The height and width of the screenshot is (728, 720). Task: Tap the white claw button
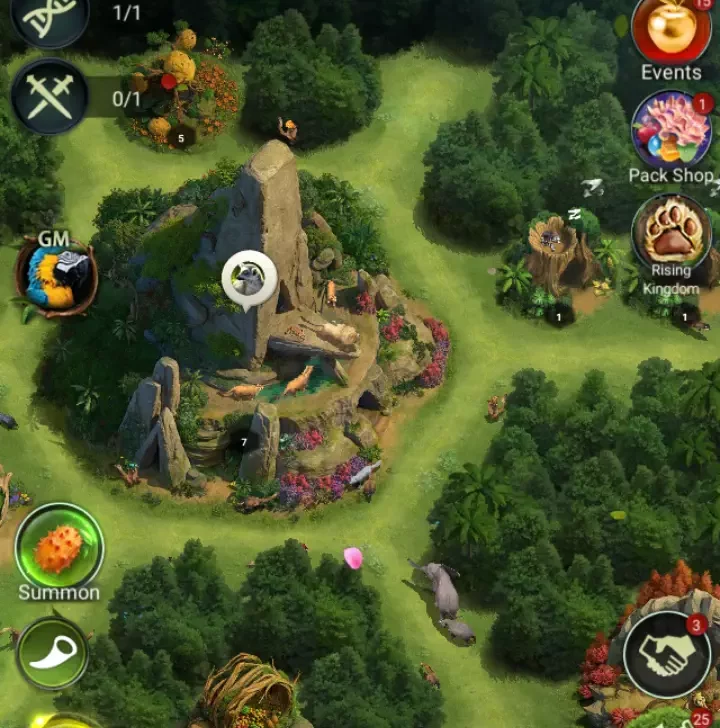[x=53, y=654]
